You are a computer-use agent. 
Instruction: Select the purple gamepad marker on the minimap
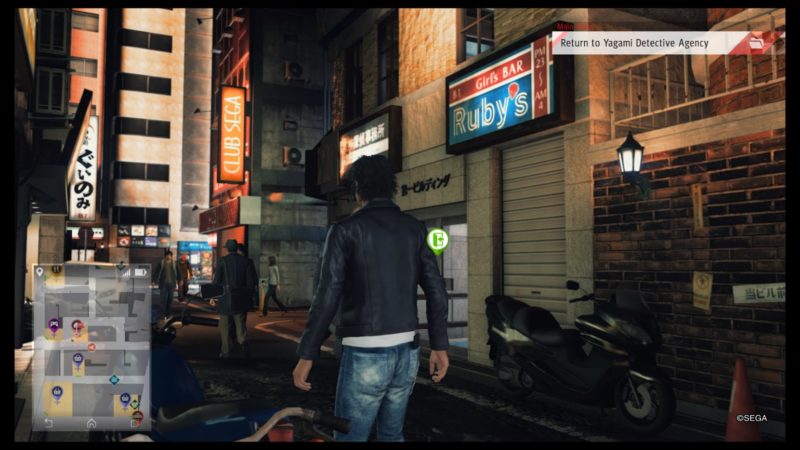click(x=54, y=324)
